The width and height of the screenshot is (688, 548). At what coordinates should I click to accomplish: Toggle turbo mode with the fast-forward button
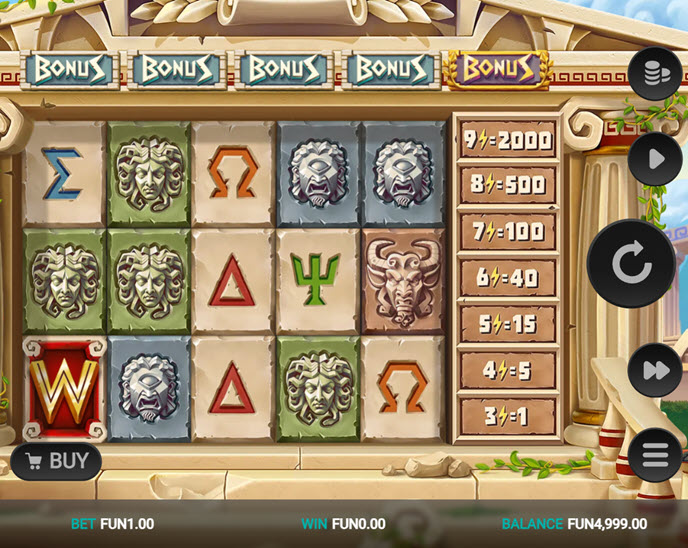[655, 370]
